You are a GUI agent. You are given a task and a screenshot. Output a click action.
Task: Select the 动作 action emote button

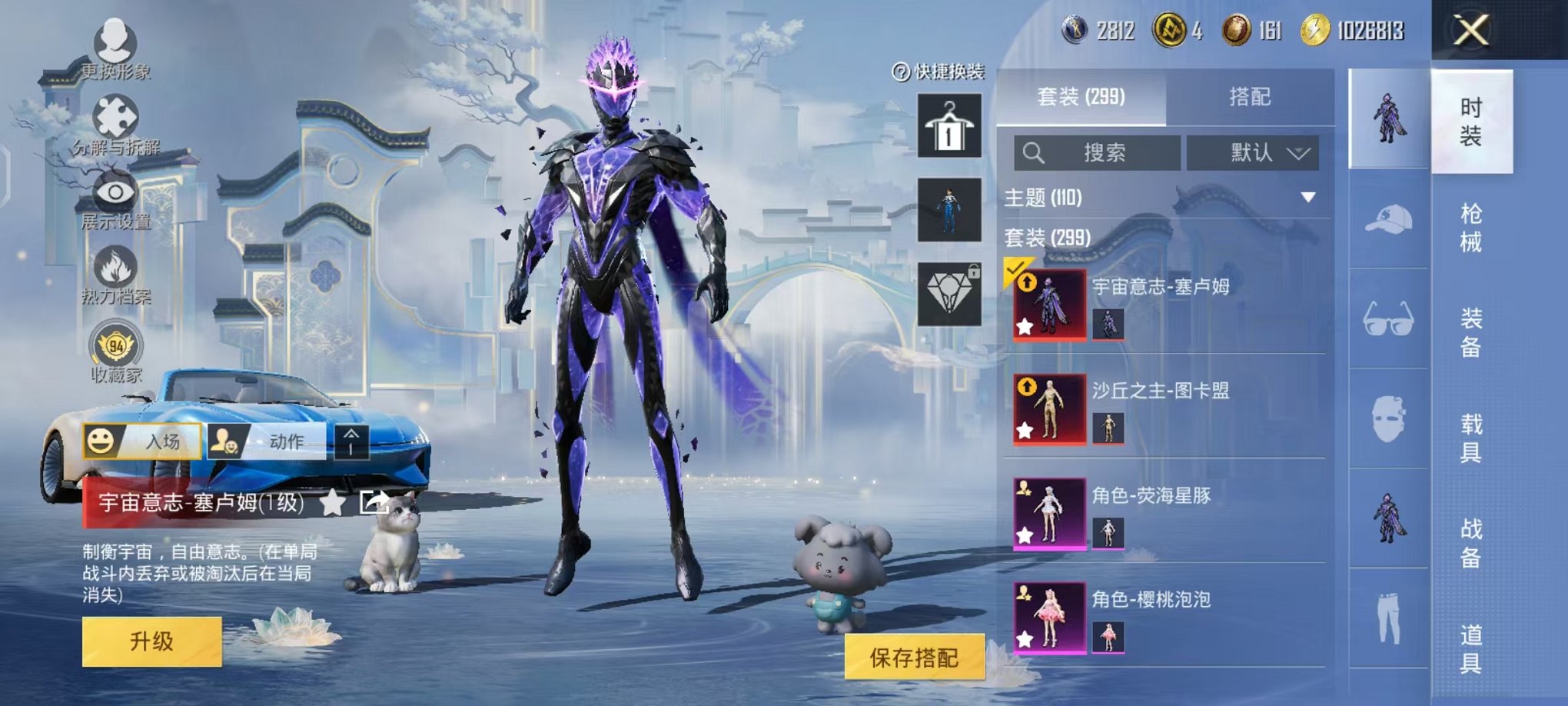(x=269, y=441)
